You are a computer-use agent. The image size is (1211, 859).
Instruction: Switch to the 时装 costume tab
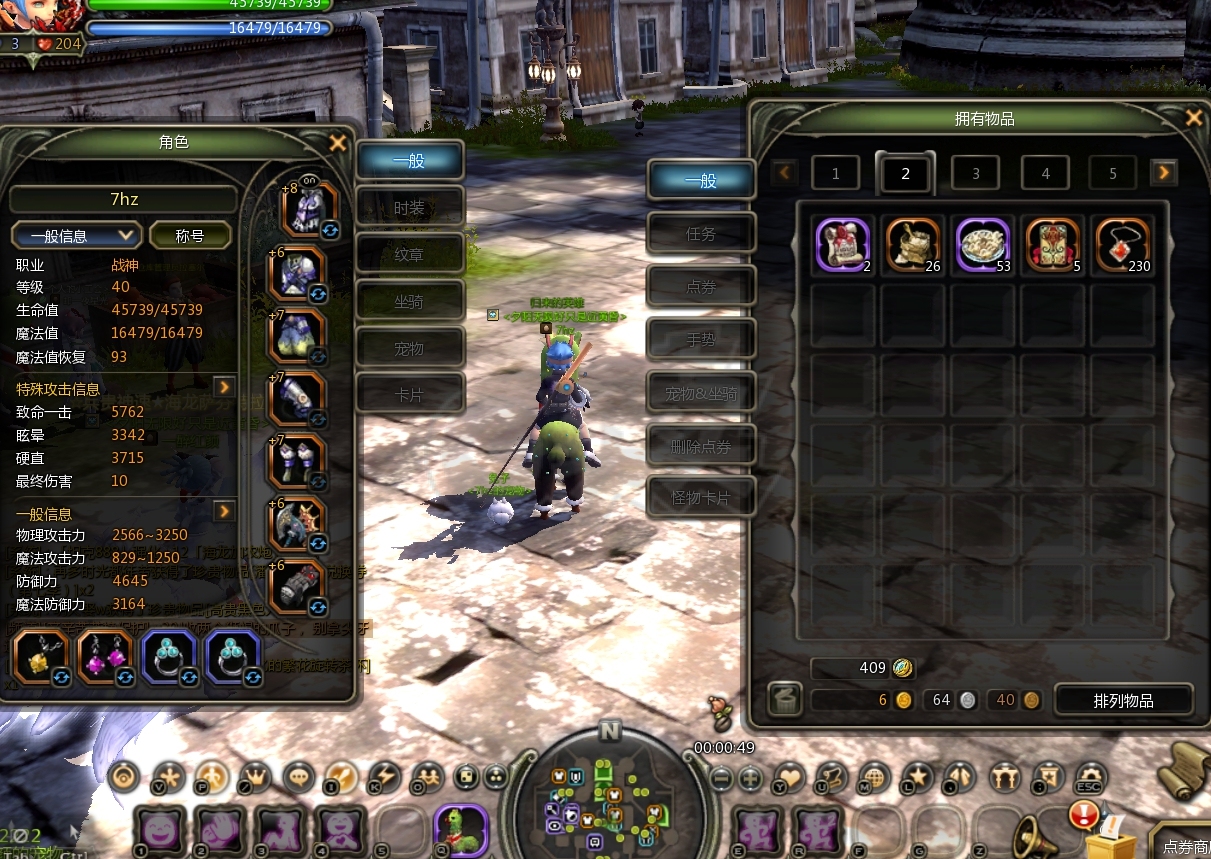[x=410, y=208]
